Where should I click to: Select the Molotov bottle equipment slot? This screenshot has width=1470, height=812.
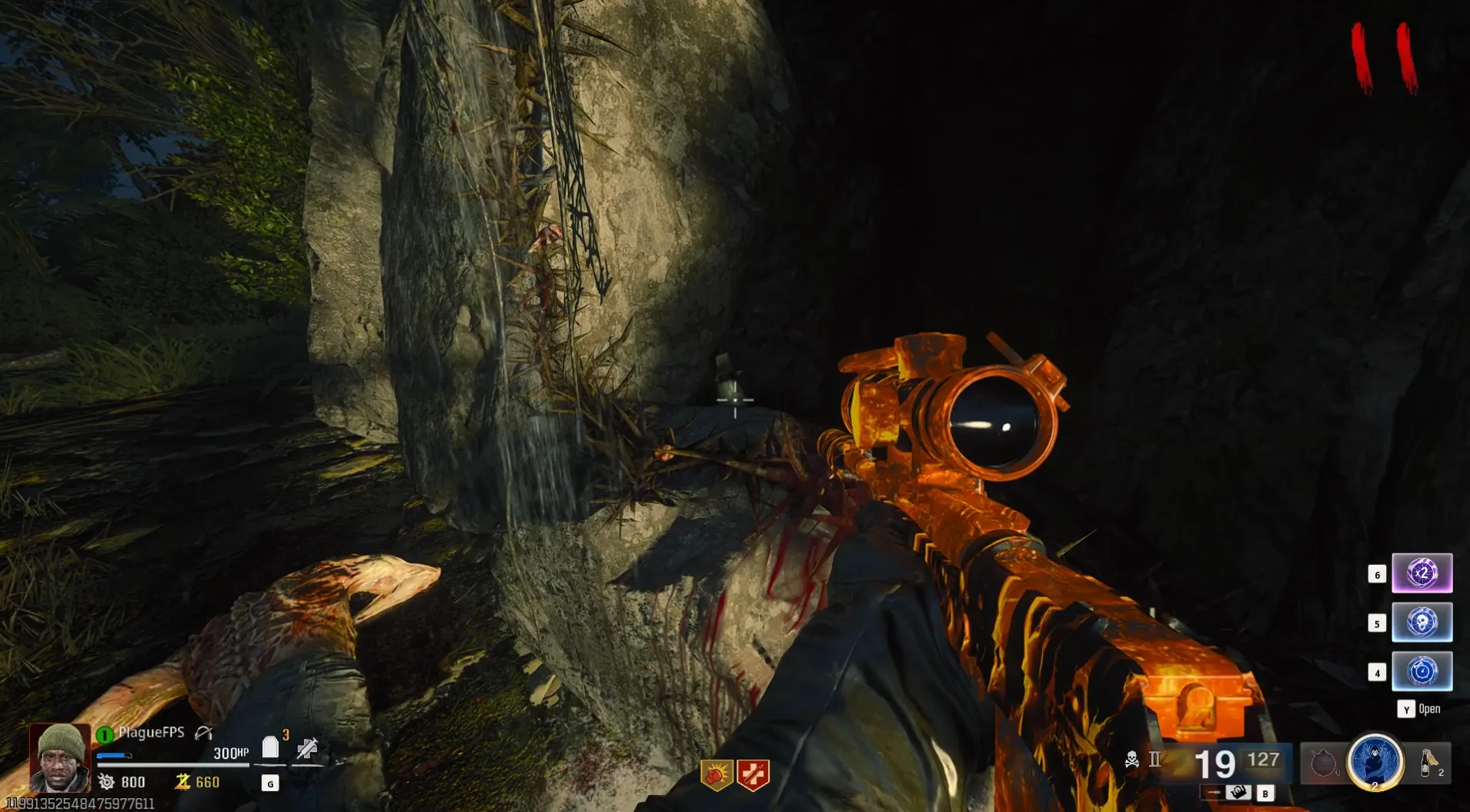(x=1428, y=763)
